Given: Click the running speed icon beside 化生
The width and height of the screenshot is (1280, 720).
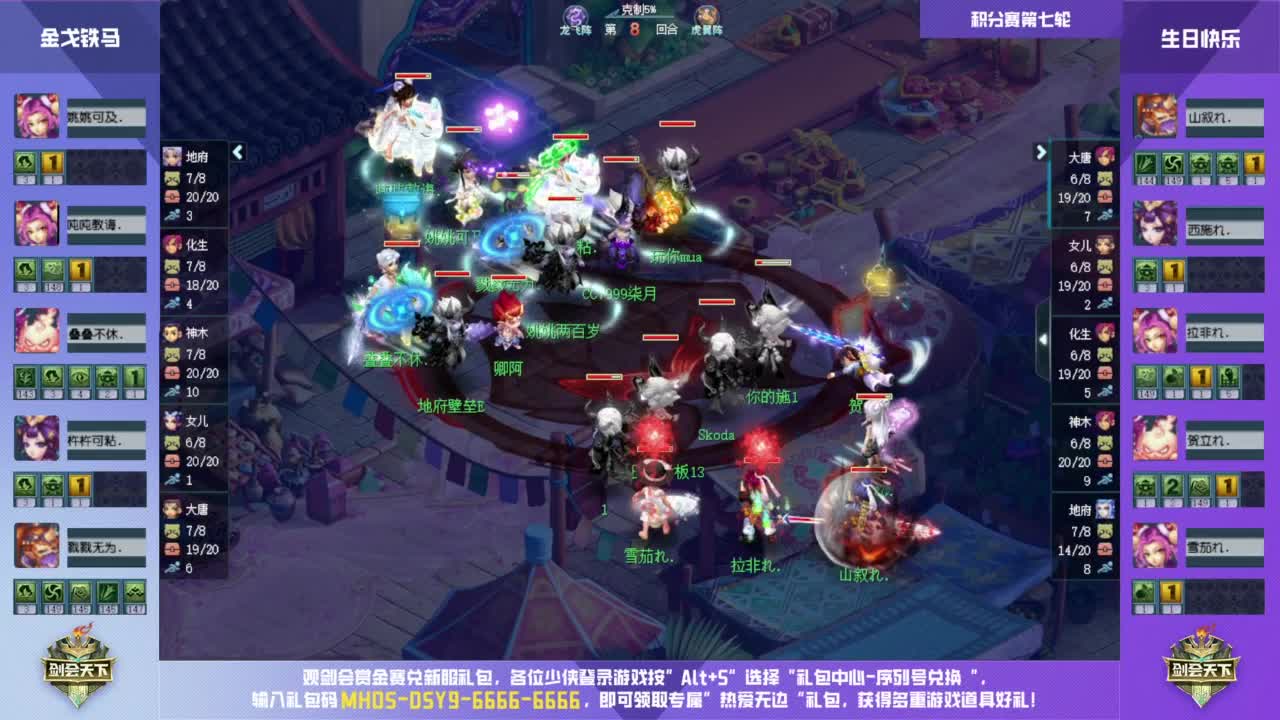Looking at the screenshot, I should pyautogui.click(x=173, y=301).
